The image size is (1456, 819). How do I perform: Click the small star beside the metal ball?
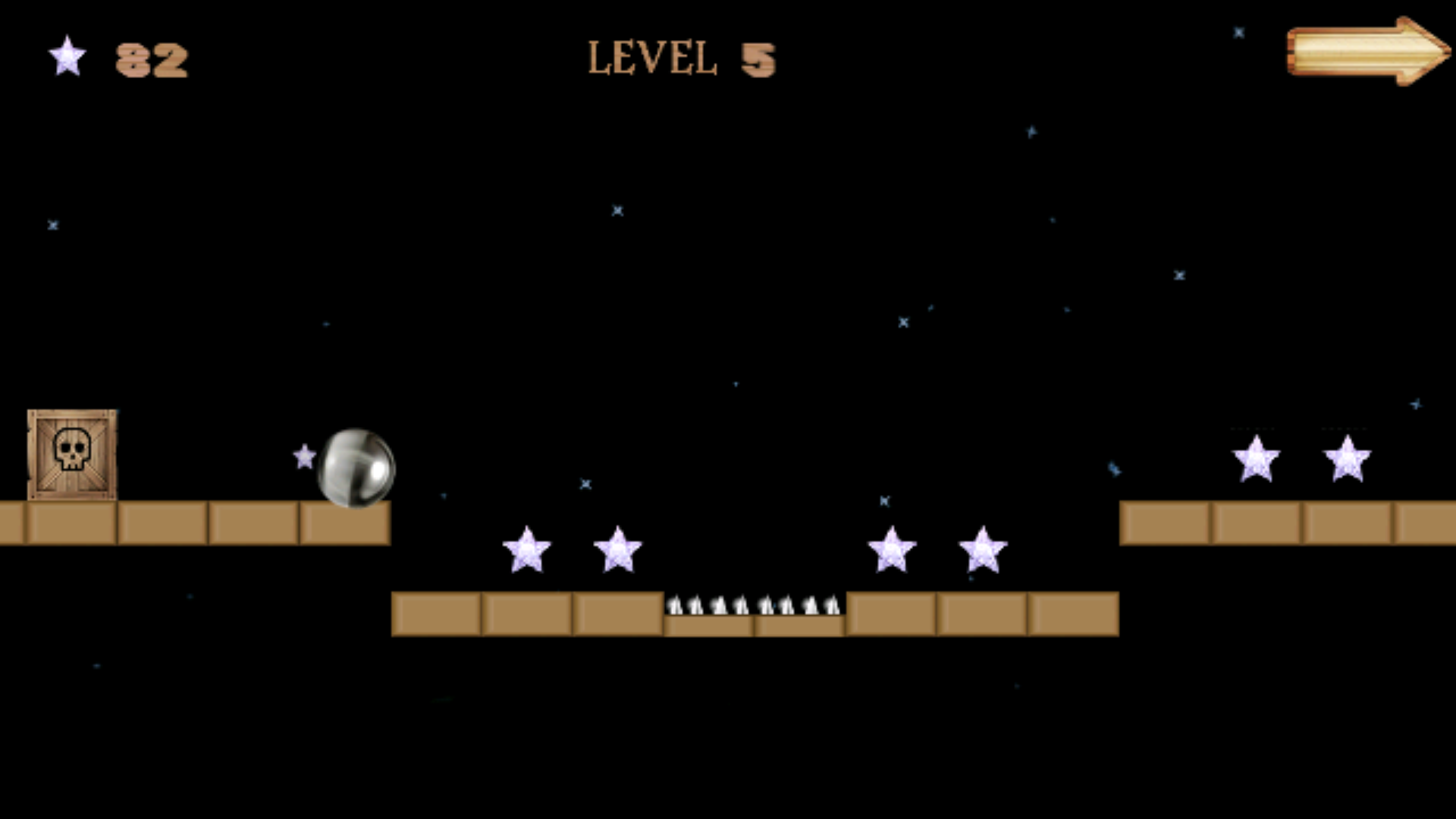[303, 457]
